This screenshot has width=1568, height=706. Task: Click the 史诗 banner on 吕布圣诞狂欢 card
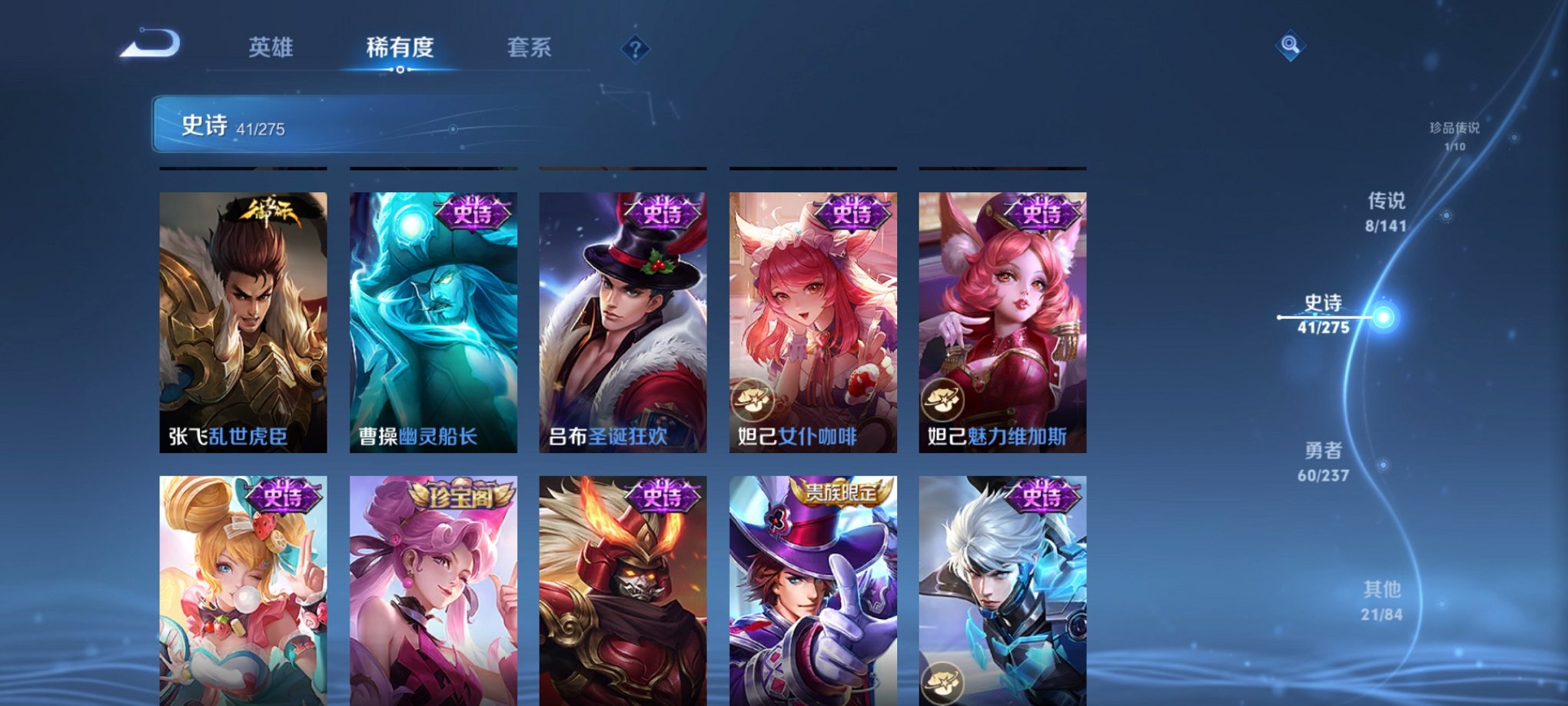(x=663, y=214)
